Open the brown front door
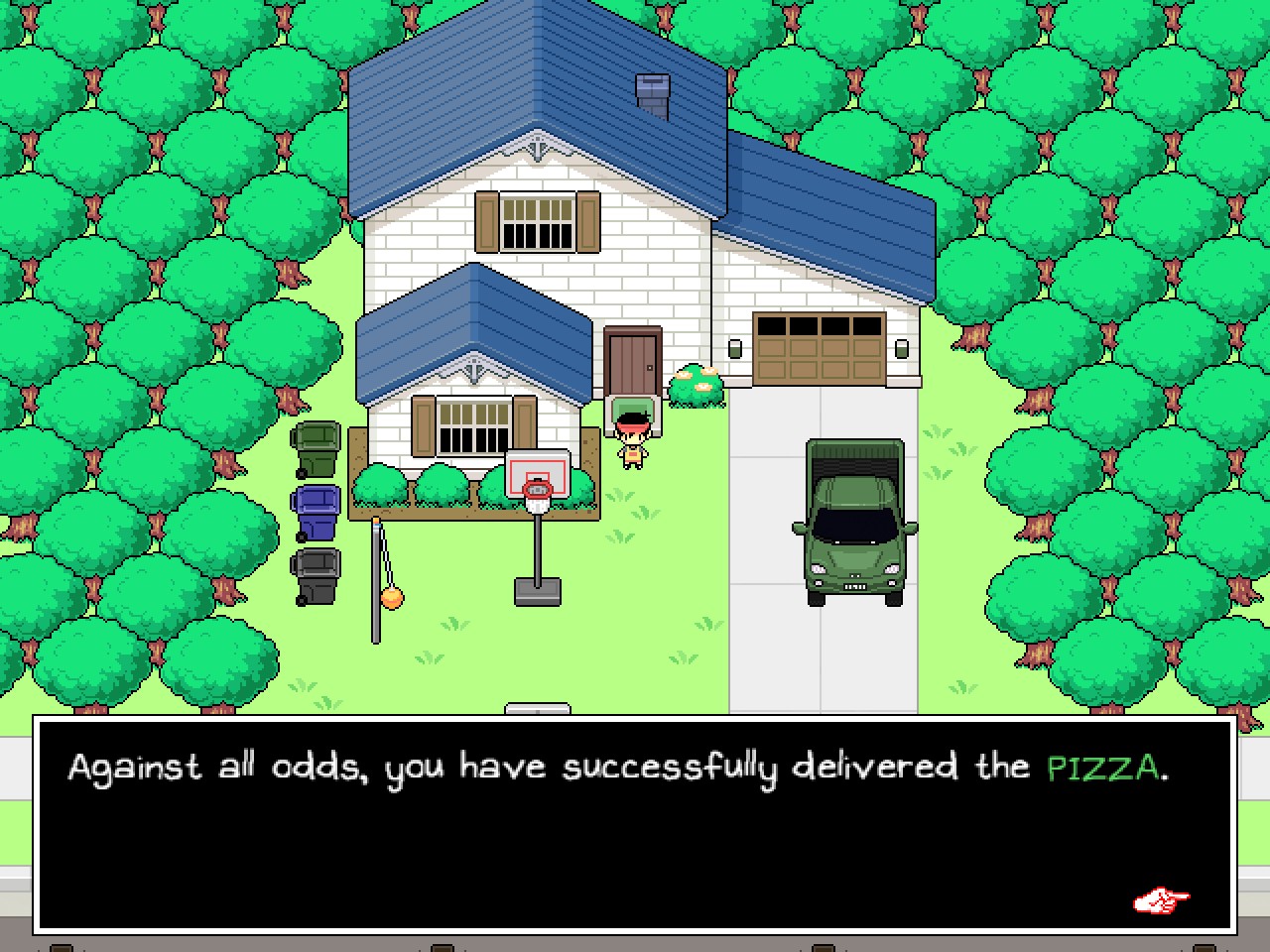 [x=632, y=360]
